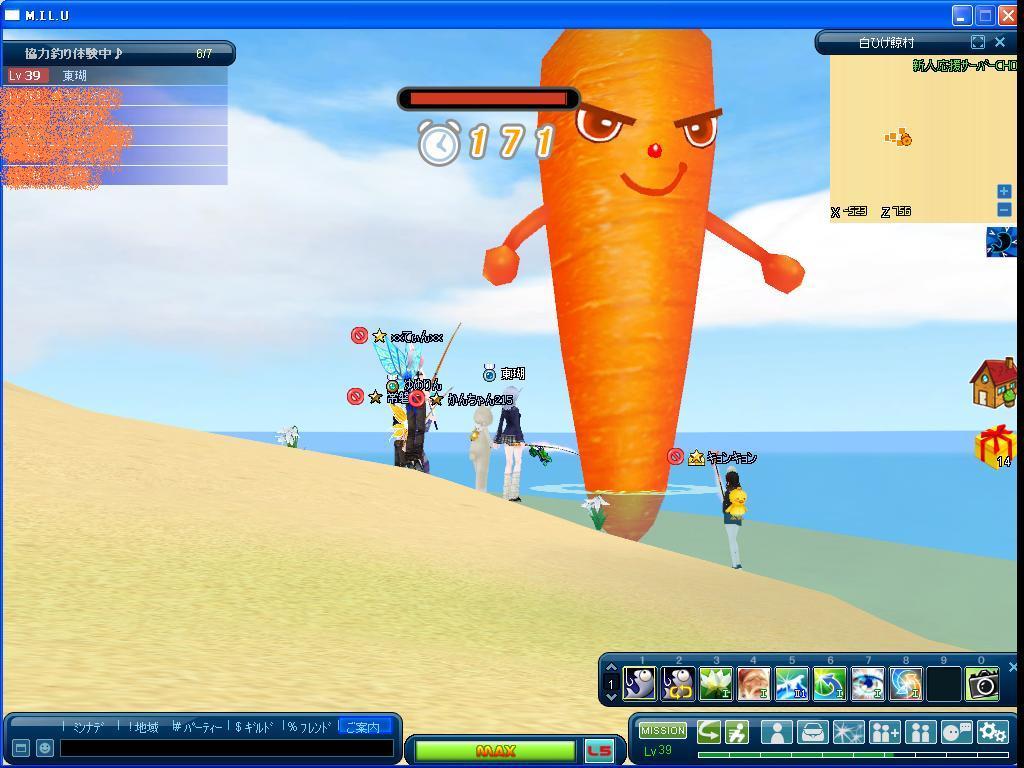Toggle the running figure movement mode
1024x768 pixels.
(737, 732)
